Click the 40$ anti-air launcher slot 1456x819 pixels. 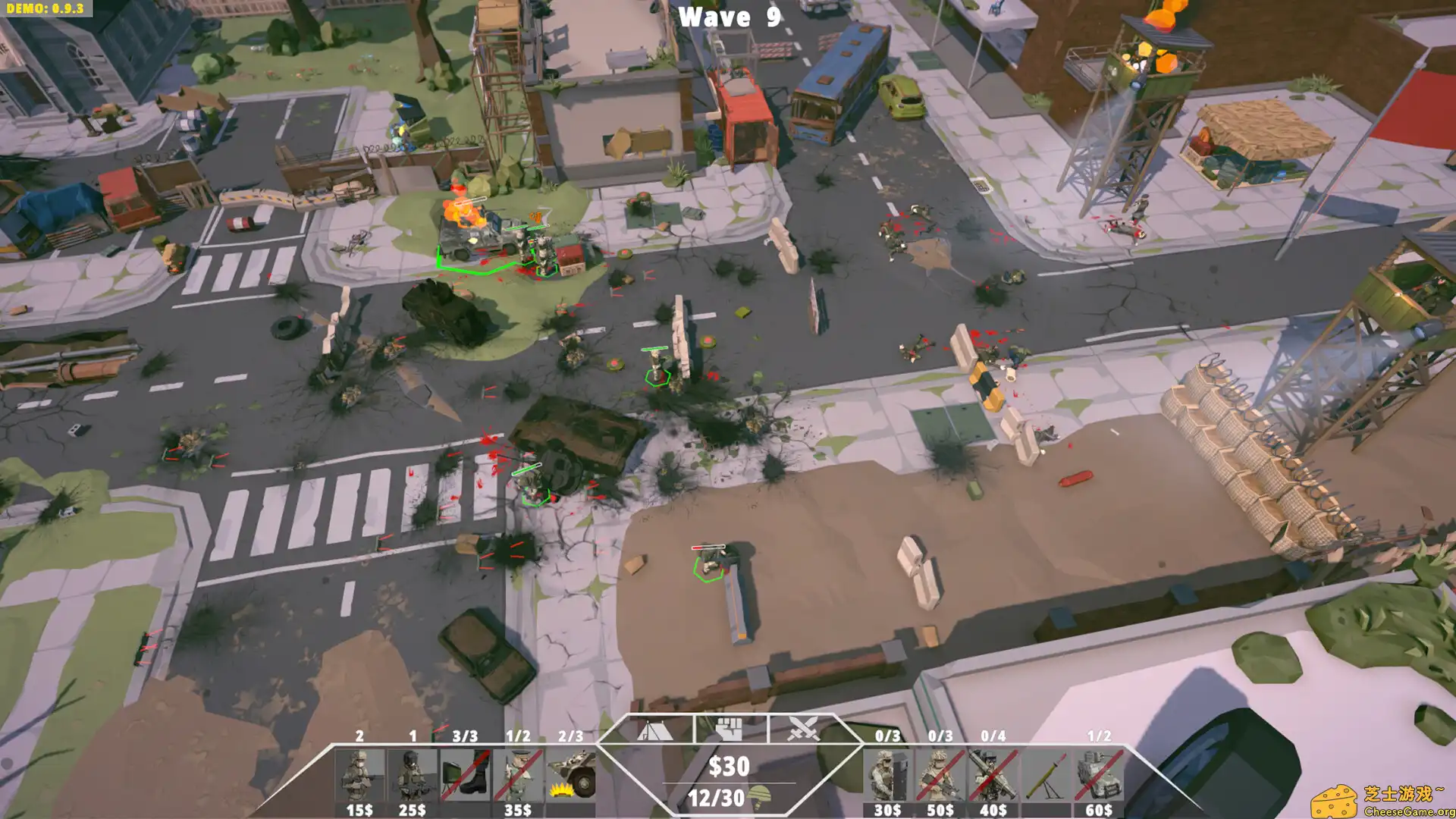992,773
